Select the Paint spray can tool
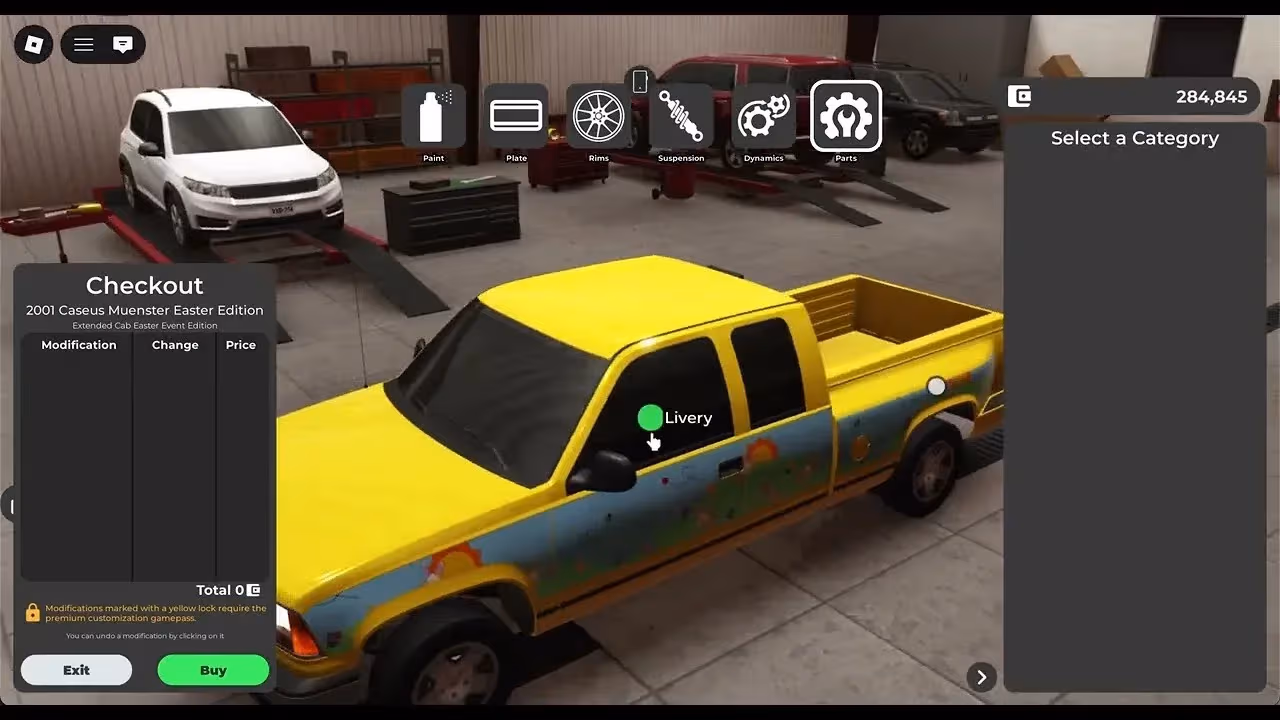The height and width of the screenshot is (720, 1280). coord(433,116)
